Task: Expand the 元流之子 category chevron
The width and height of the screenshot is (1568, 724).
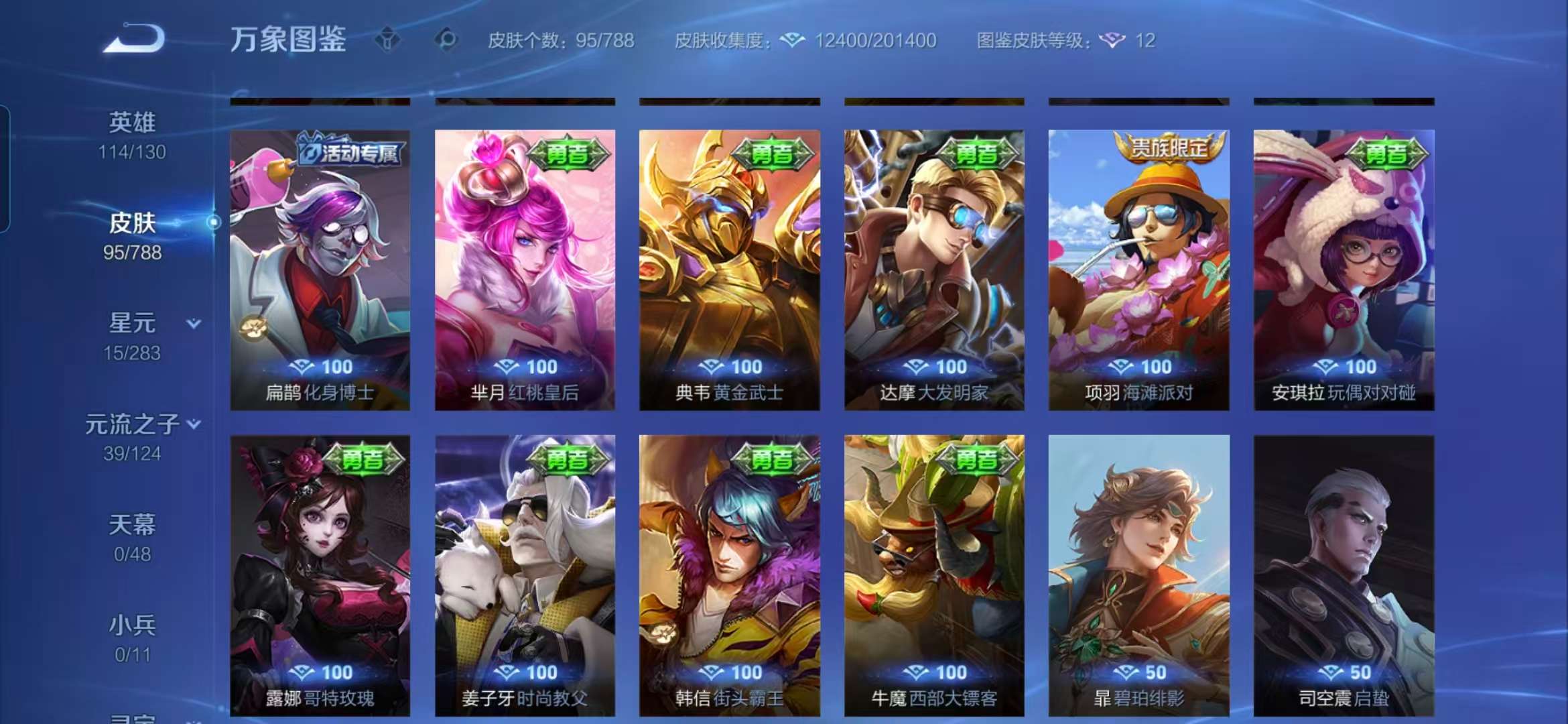Action: click(195, 424)
